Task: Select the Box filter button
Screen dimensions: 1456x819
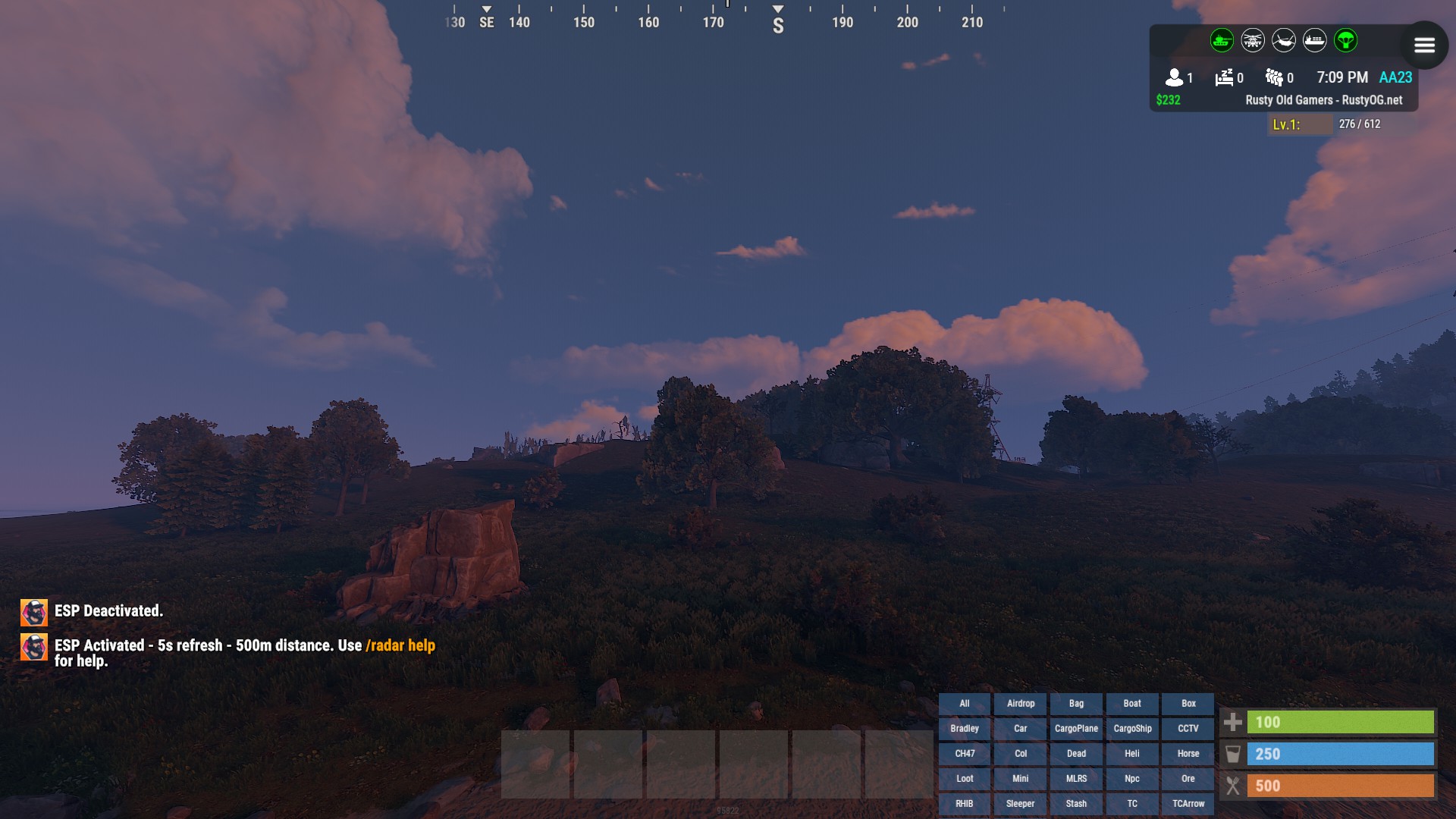Action: (x=1188, y=704)
